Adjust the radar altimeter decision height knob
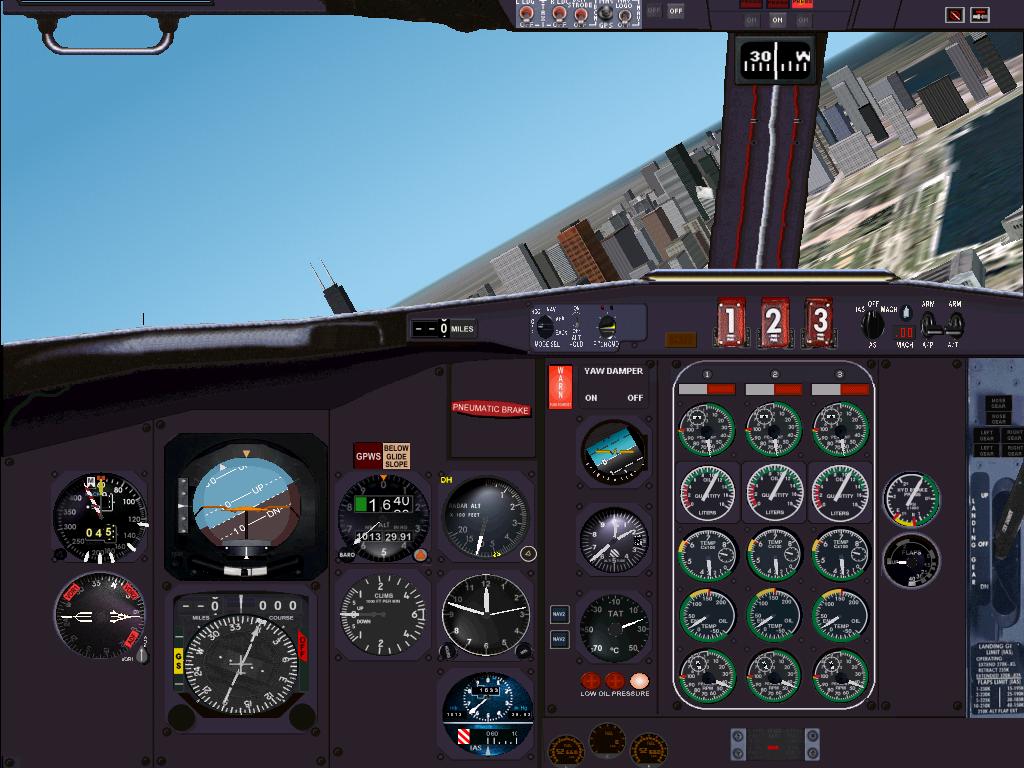This screenshot has width=1024, height=768. (x=529, y=553)
